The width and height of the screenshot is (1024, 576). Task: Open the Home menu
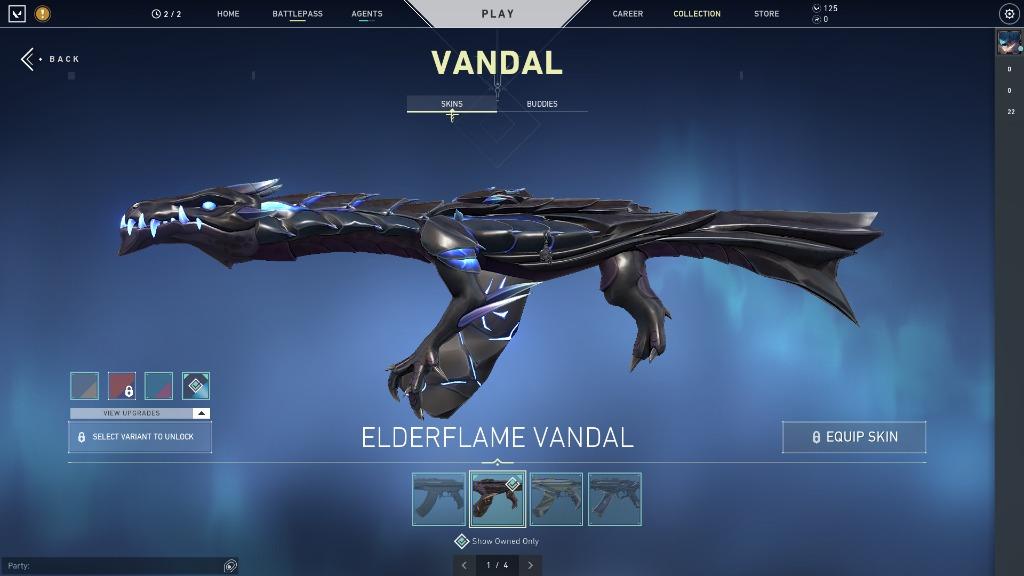(x=228, y=14)
